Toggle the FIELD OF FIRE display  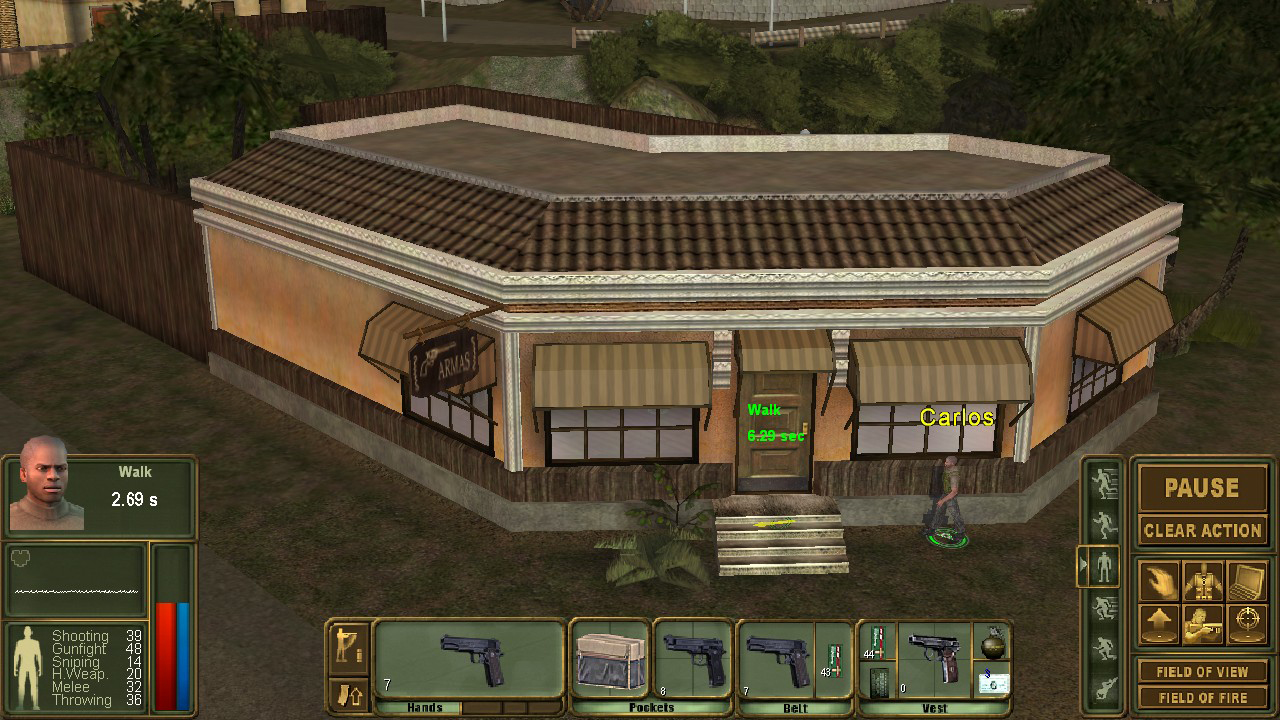click(x=1202, y=697)
